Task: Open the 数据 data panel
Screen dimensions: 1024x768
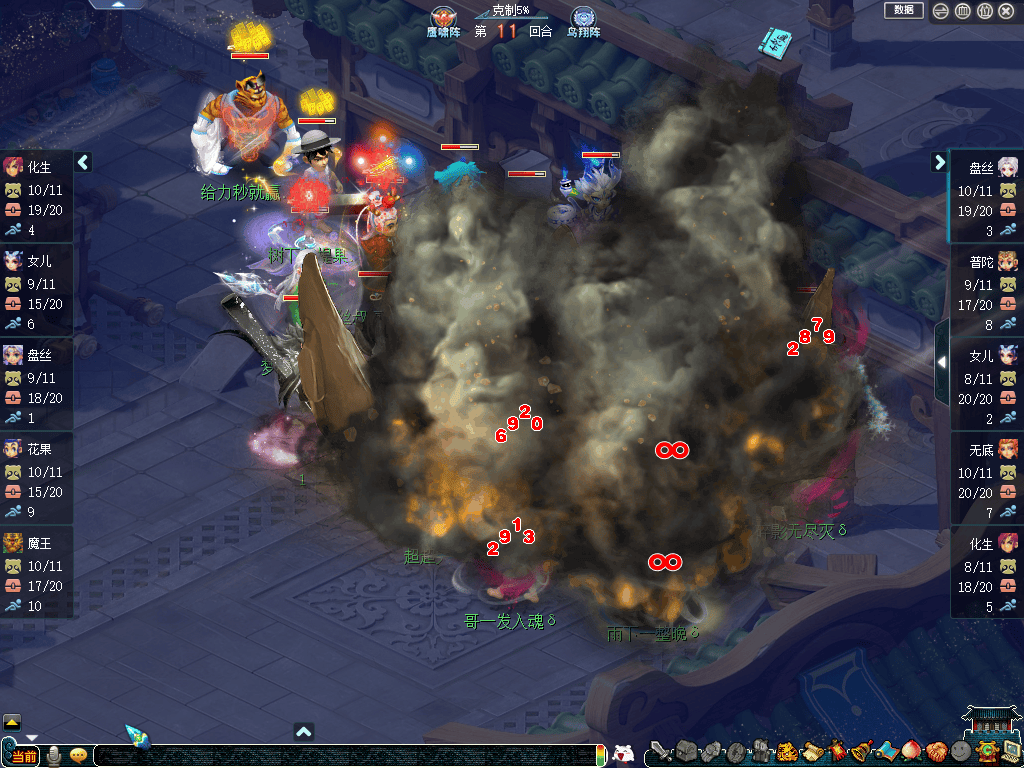Action: point(903,10)
